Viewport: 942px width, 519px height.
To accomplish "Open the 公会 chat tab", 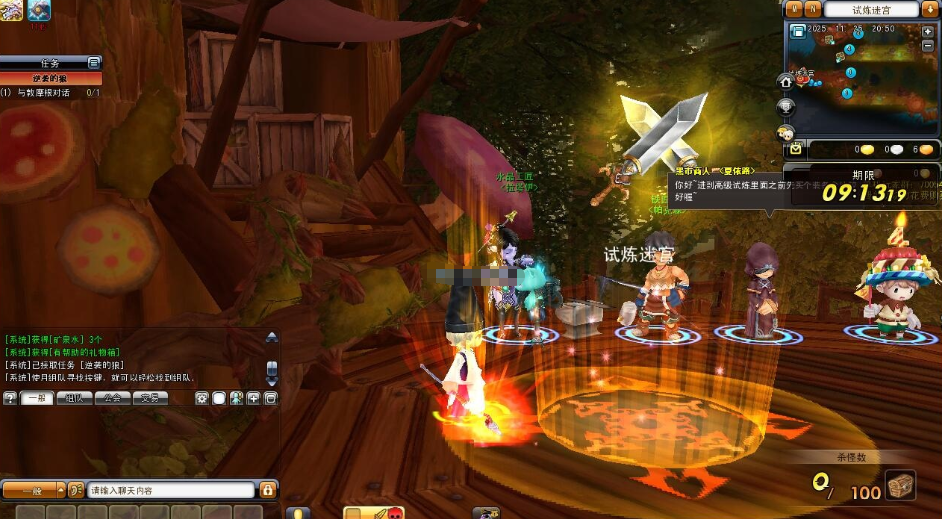I will pos(113,398).
